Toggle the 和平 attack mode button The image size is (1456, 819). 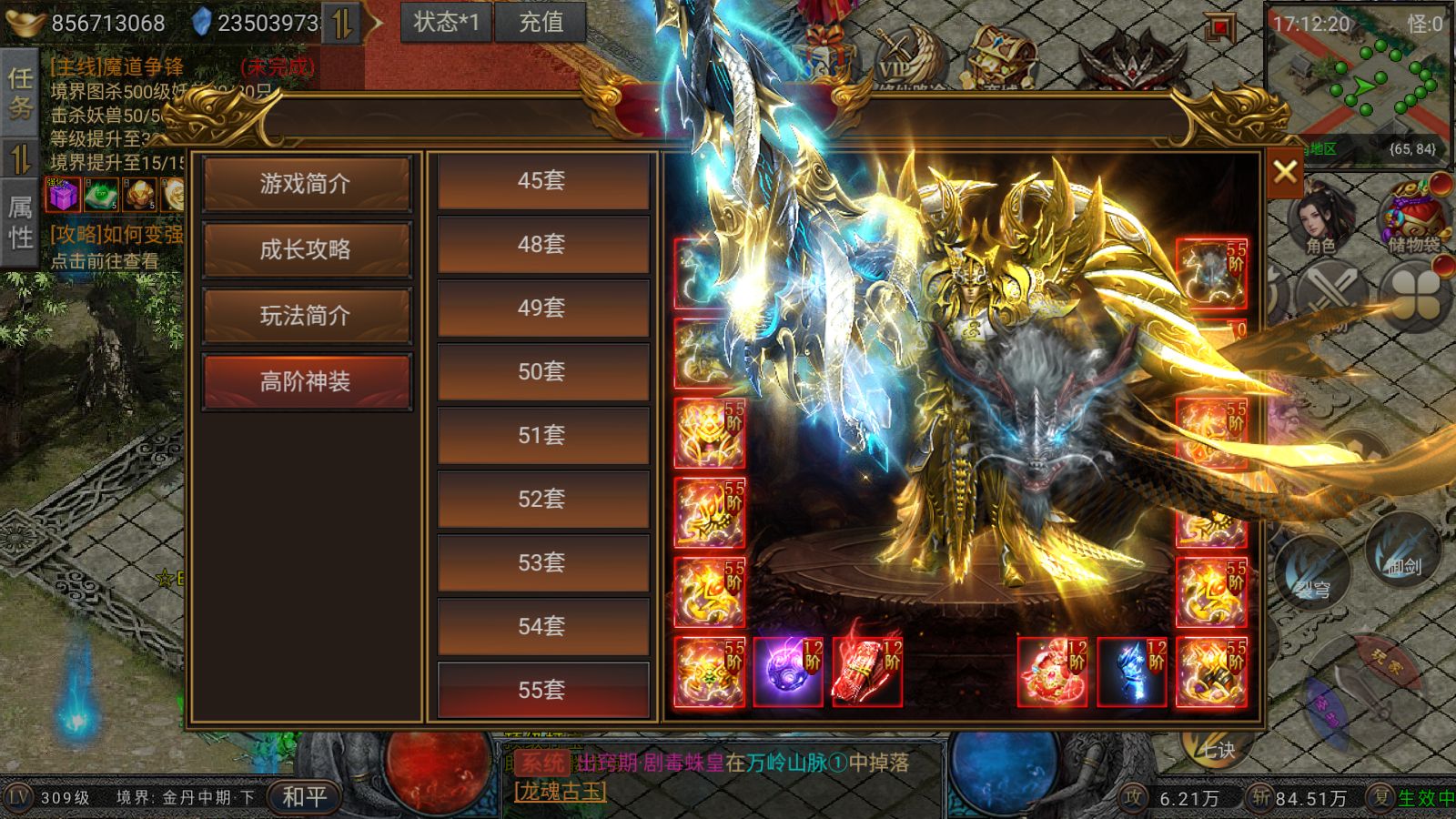point(304,797)
